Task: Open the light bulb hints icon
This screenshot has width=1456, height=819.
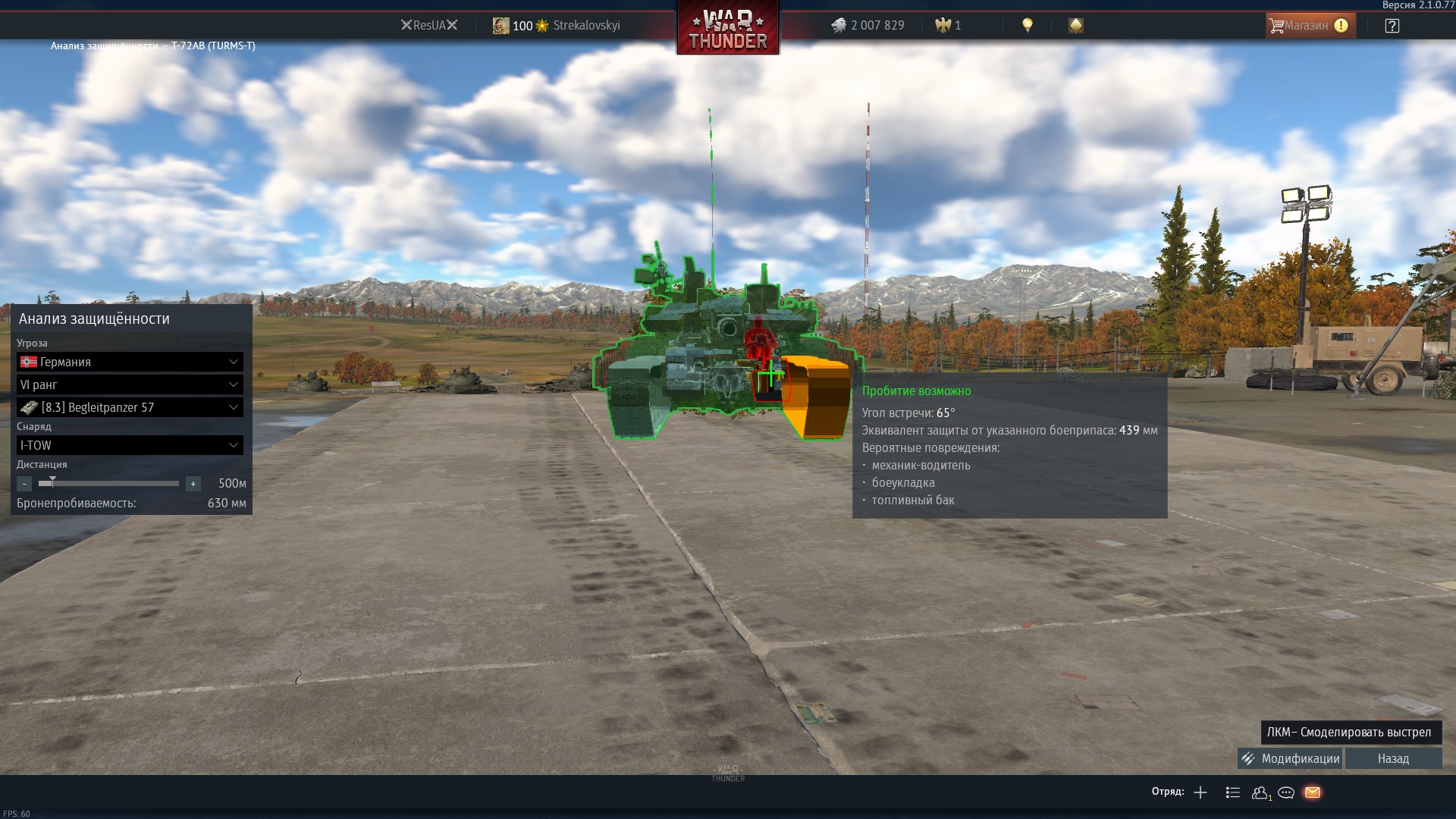Action: click(1028, 26)
